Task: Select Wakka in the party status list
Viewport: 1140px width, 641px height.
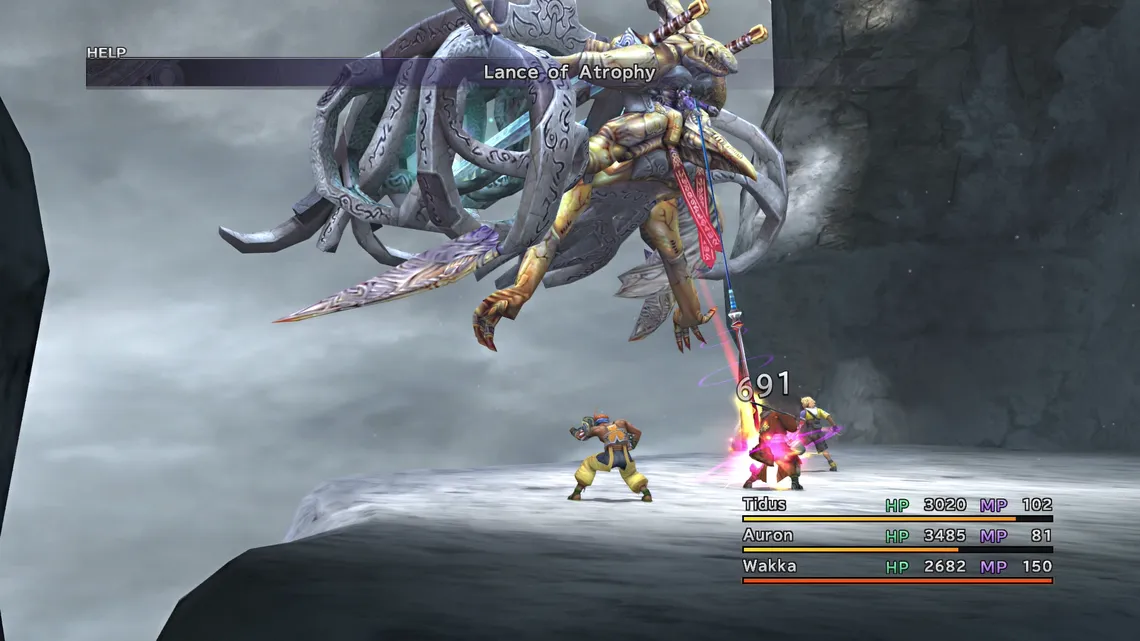Action: pyautogui.click(x=770, y=566)
